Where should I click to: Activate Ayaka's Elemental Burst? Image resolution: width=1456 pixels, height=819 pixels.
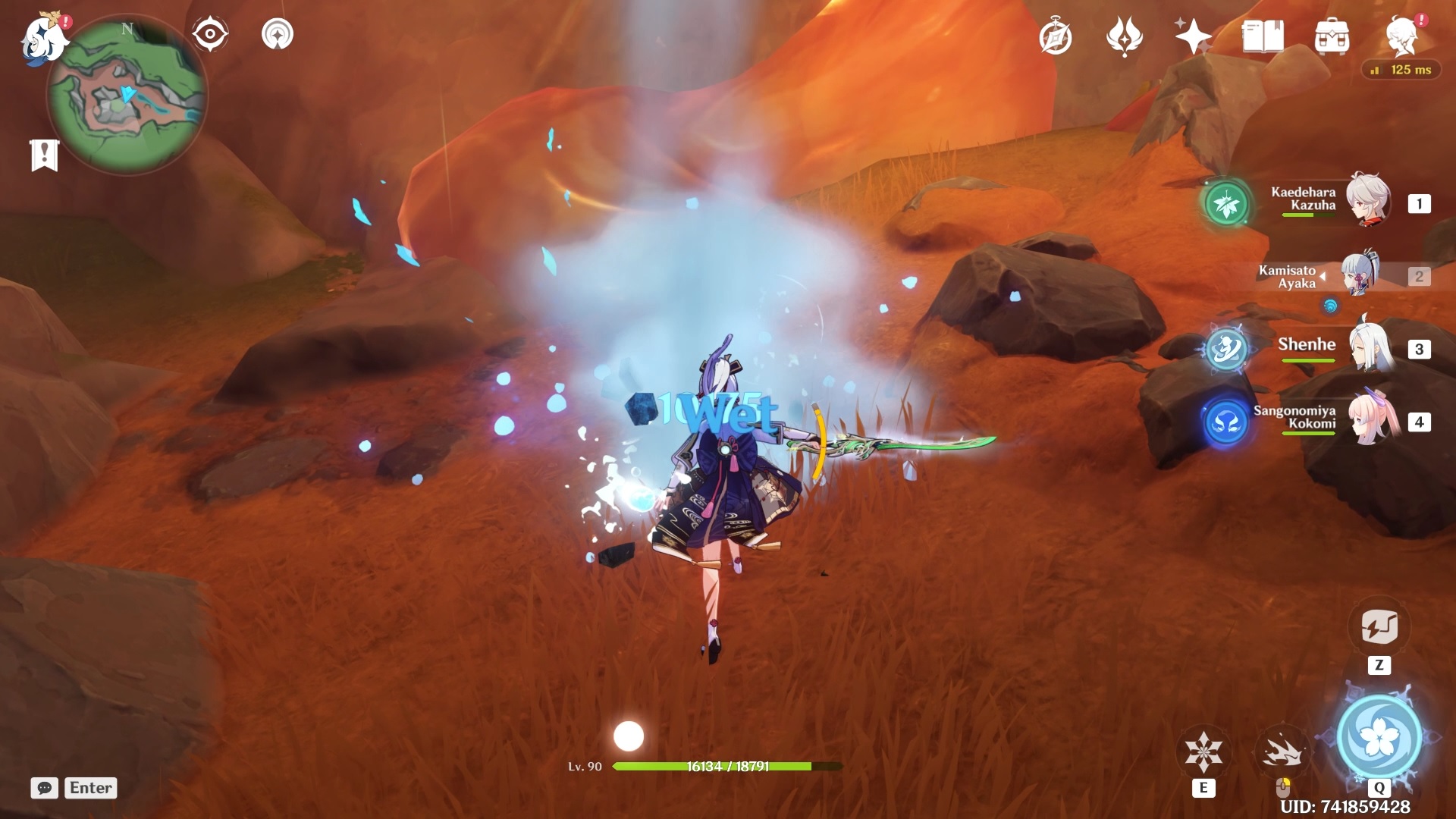(x=1378, y=737)
